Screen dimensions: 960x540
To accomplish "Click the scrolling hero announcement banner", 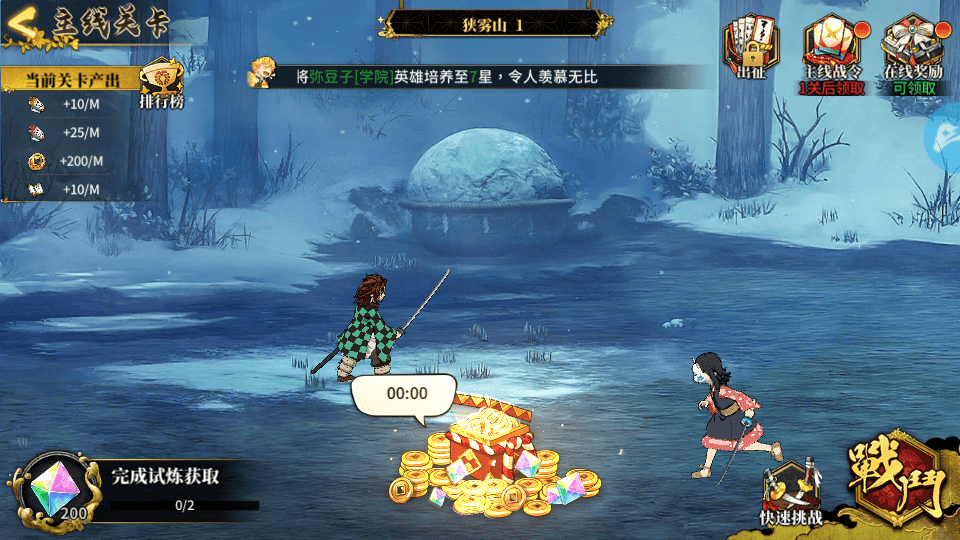I will [440, 76].
